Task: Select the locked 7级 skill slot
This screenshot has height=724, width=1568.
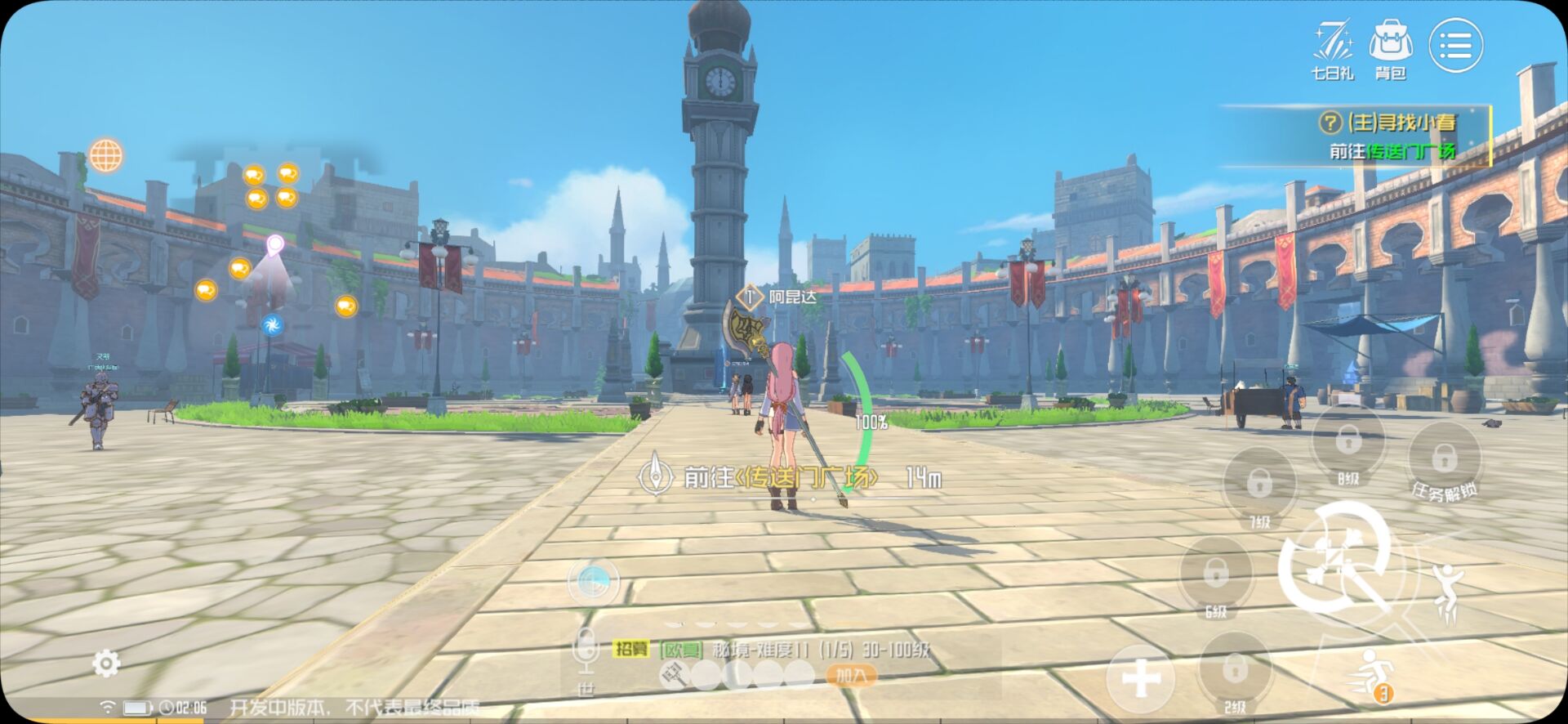Action: (1259, 485)
